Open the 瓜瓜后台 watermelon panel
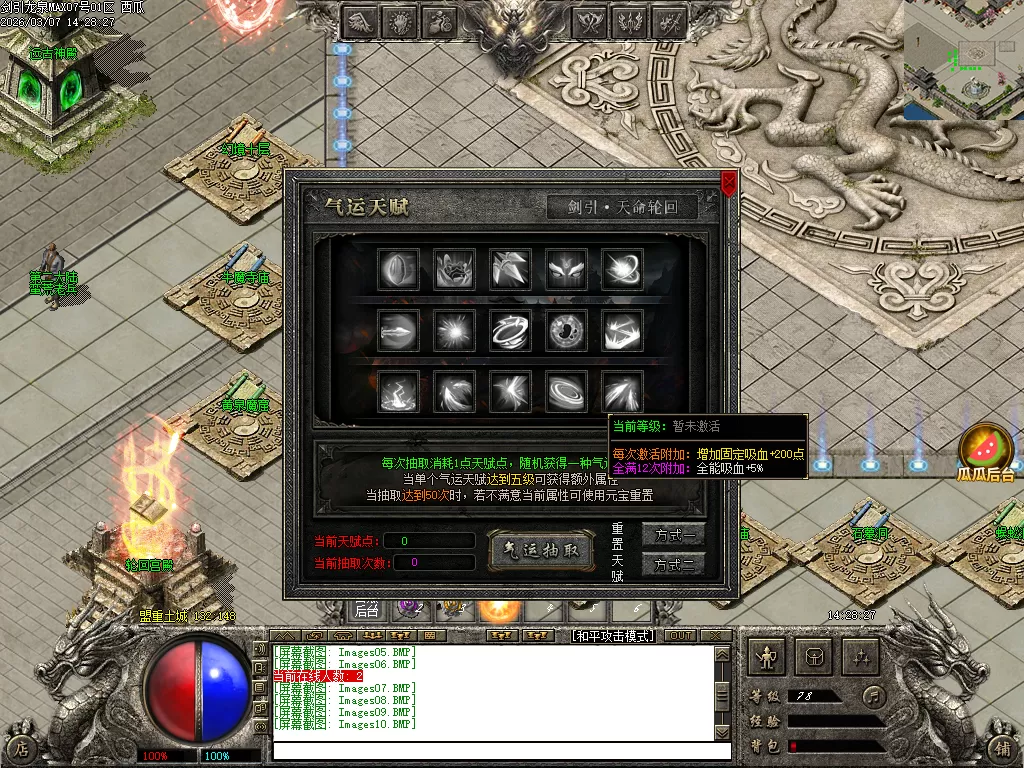Screen dimensions: 1024x768 coord(986,451)
